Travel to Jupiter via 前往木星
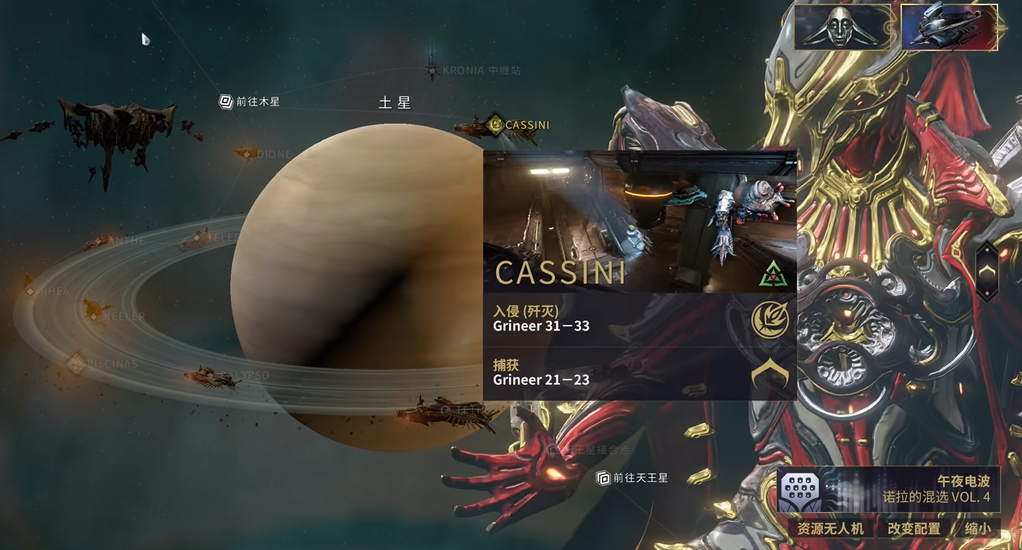Screen dimensions: 1022x550 click(250, 101)
